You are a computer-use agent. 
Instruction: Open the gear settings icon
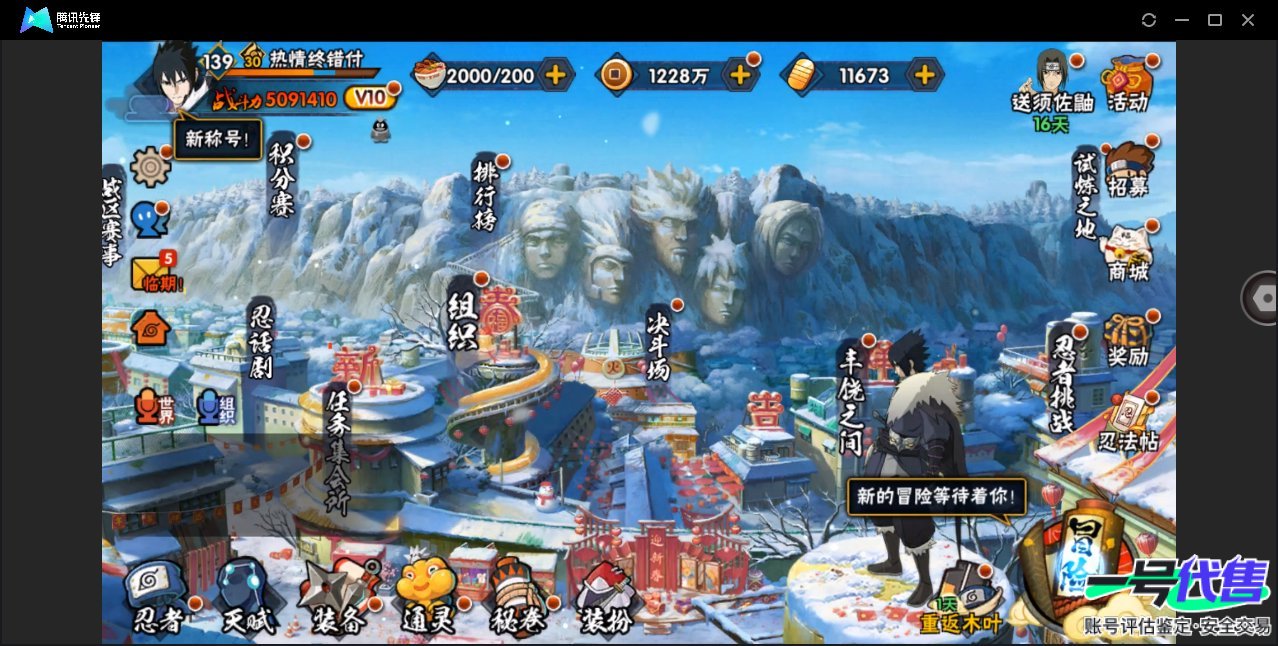click(x=150, y=166)
